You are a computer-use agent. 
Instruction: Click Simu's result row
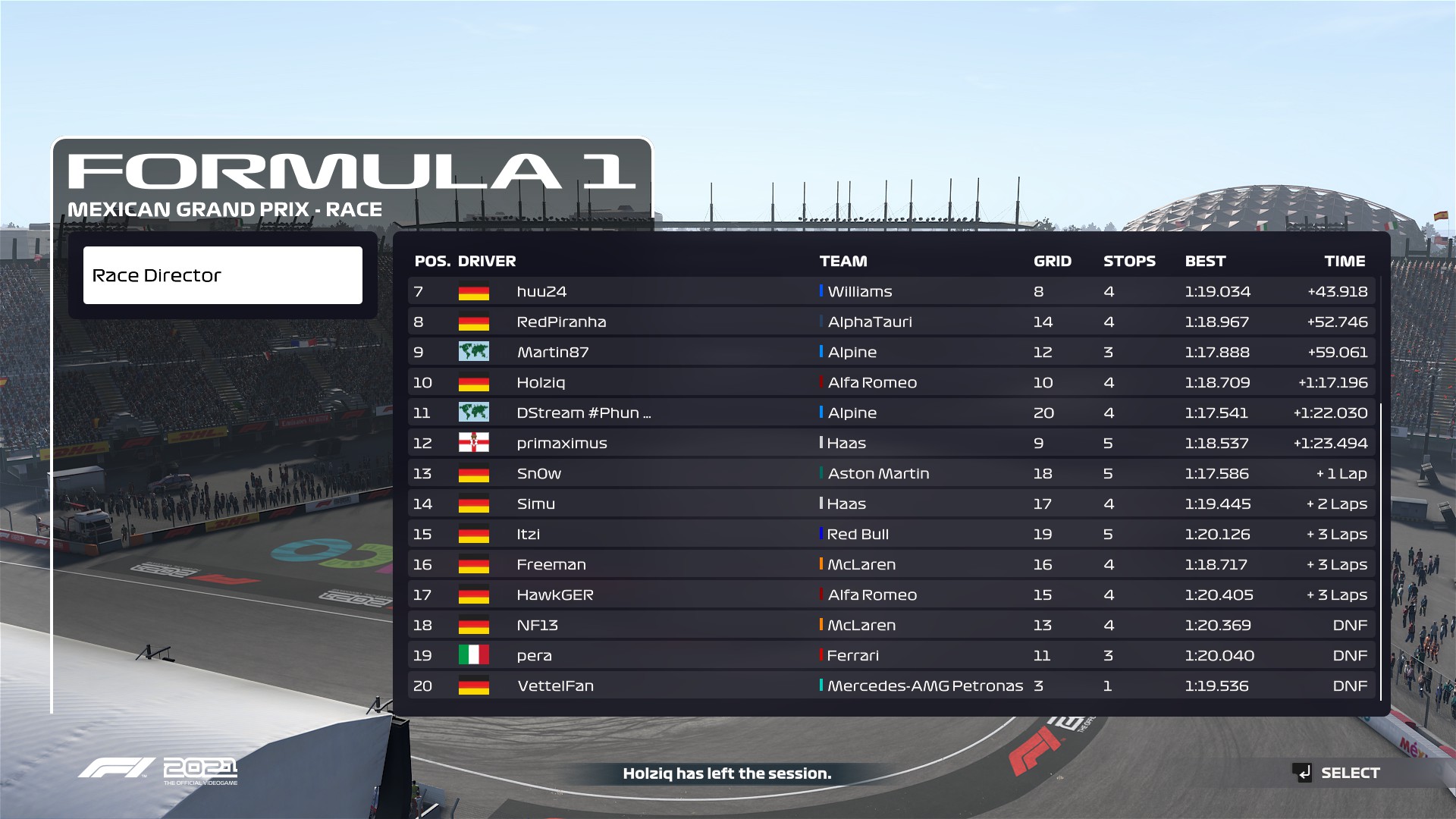[891, 504]
